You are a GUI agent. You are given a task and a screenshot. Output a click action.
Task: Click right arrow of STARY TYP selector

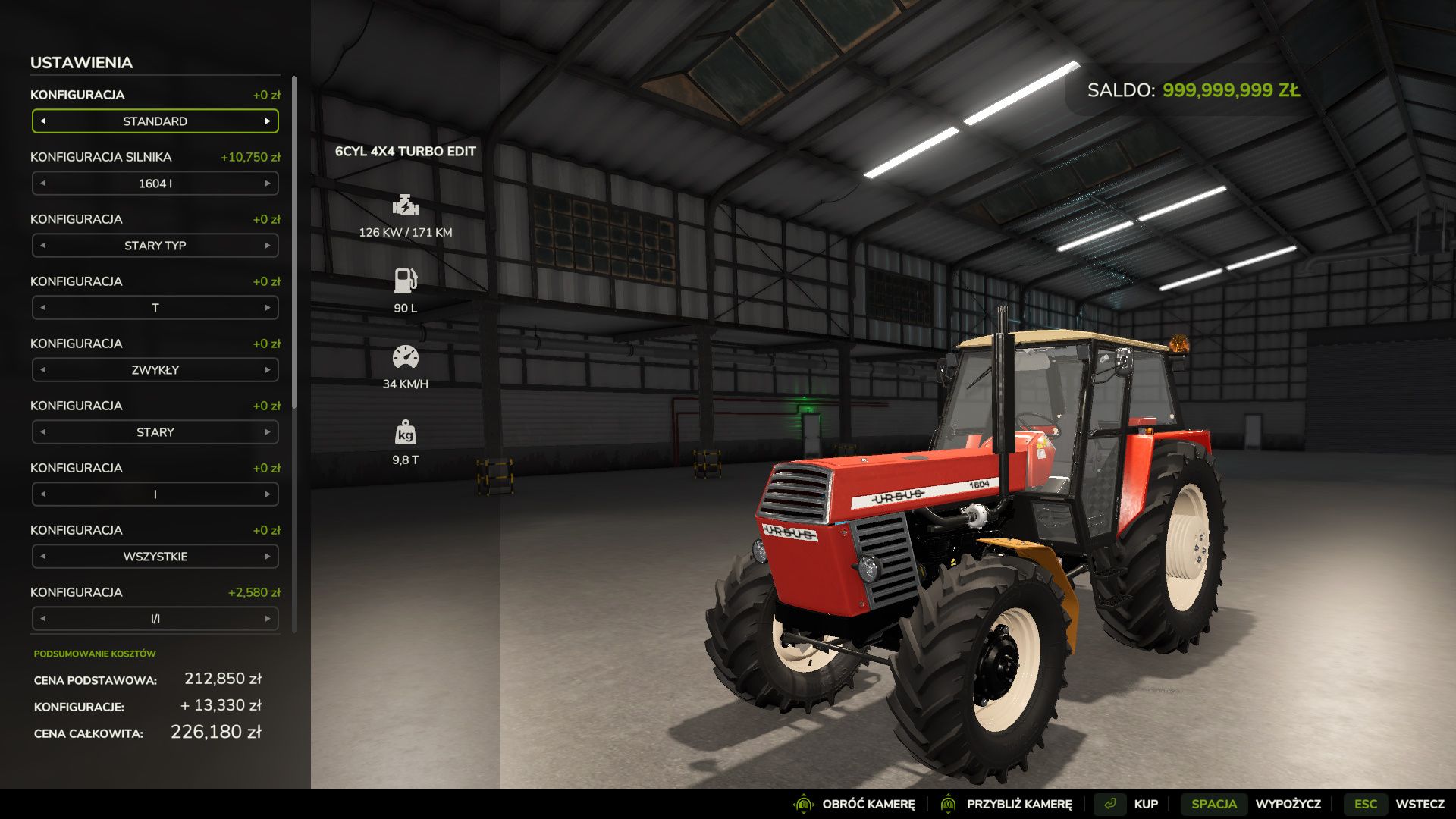click(268, 246)
